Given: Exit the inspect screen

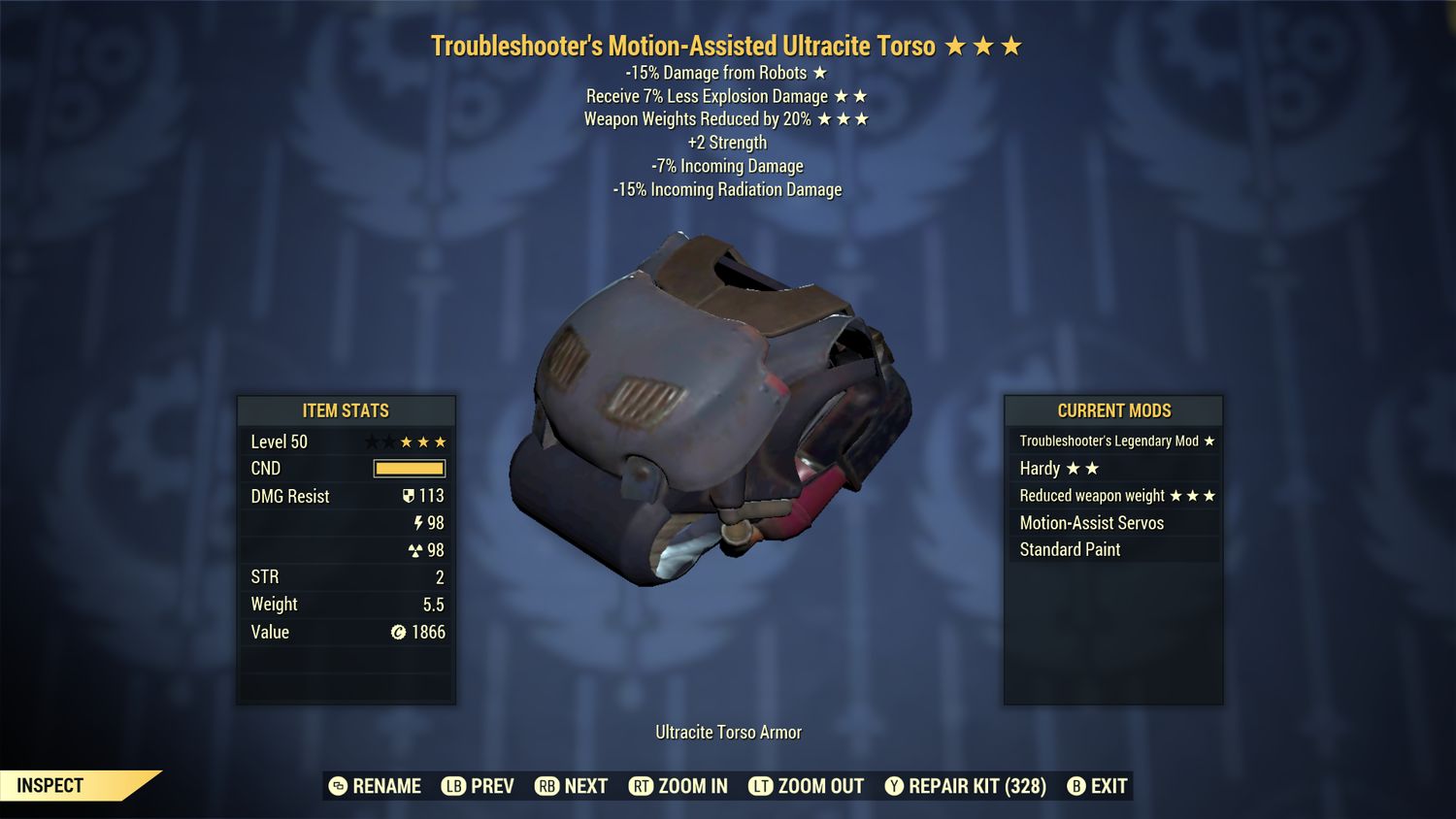Looking at the screenshot, I should coord(1098,786).
